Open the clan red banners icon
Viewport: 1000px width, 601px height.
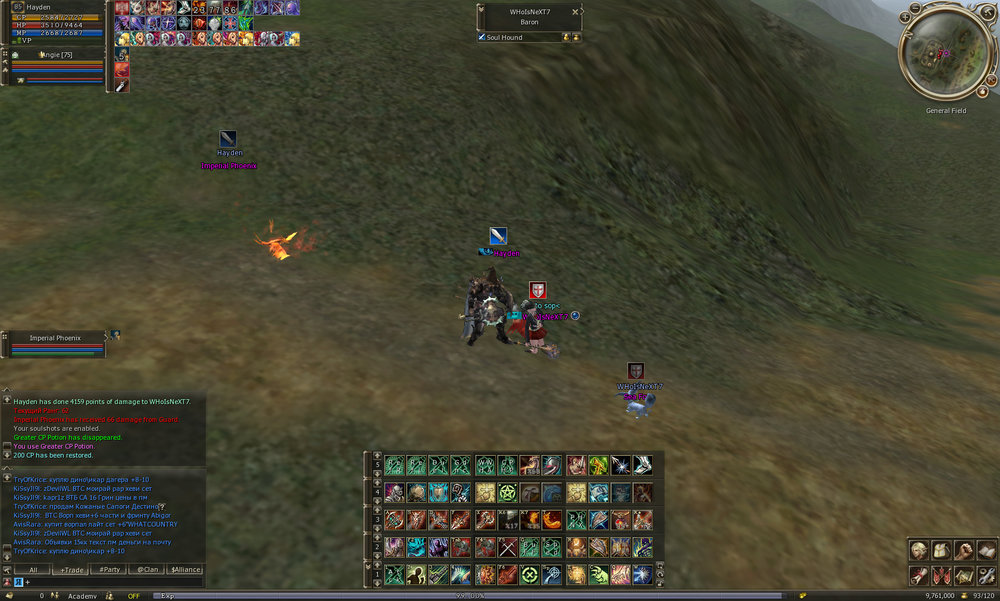[940, 575]
